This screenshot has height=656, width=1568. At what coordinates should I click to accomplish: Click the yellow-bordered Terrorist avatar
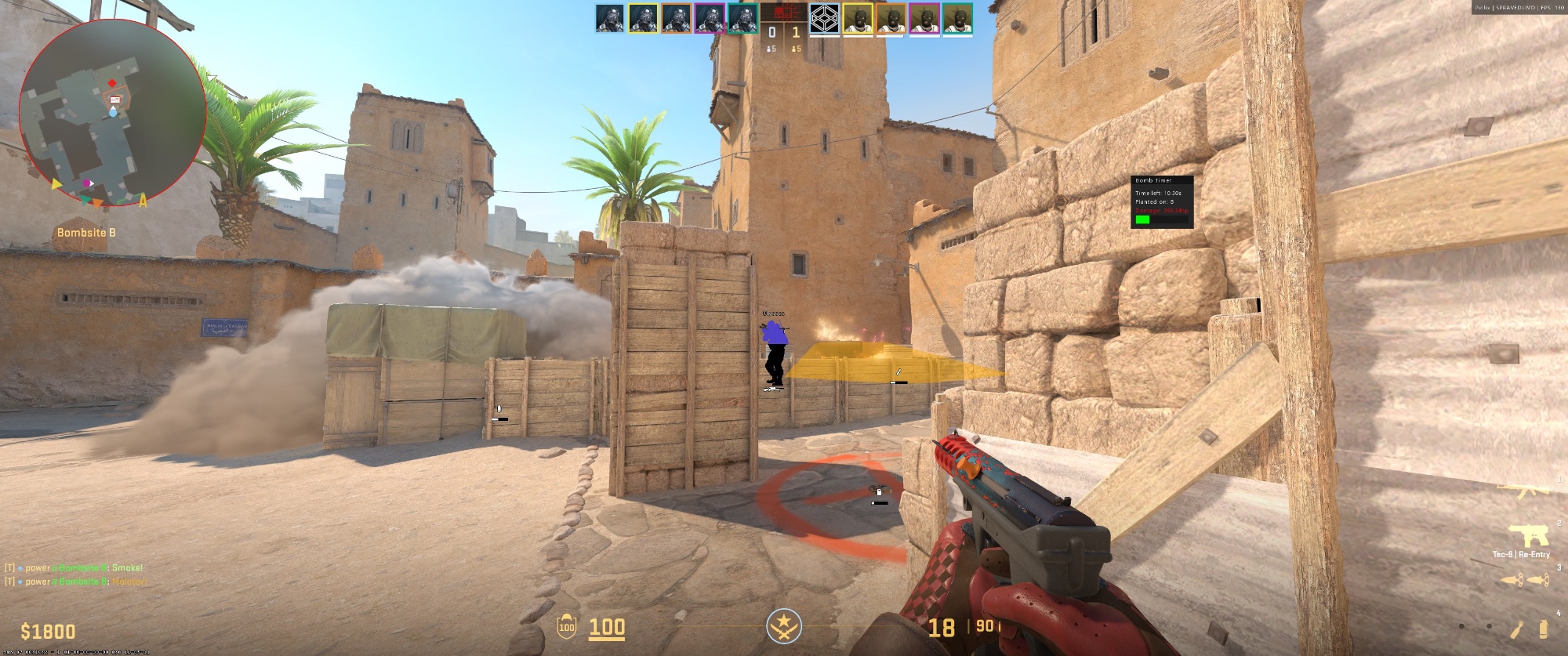tap(858, 18)
